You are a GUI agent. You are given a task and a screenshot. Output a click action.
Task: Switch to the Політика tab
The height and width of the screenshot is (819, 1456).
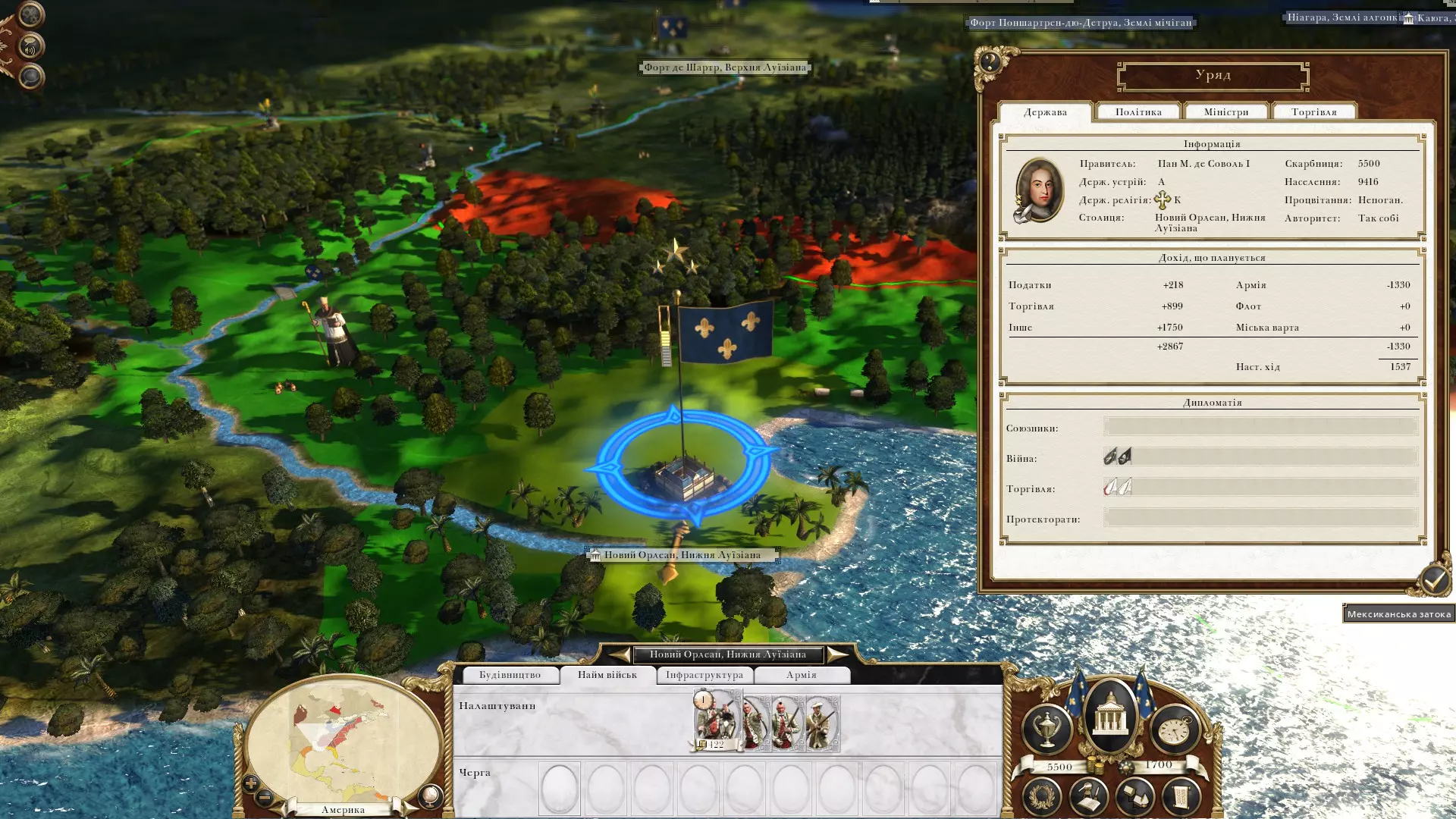1138,112
